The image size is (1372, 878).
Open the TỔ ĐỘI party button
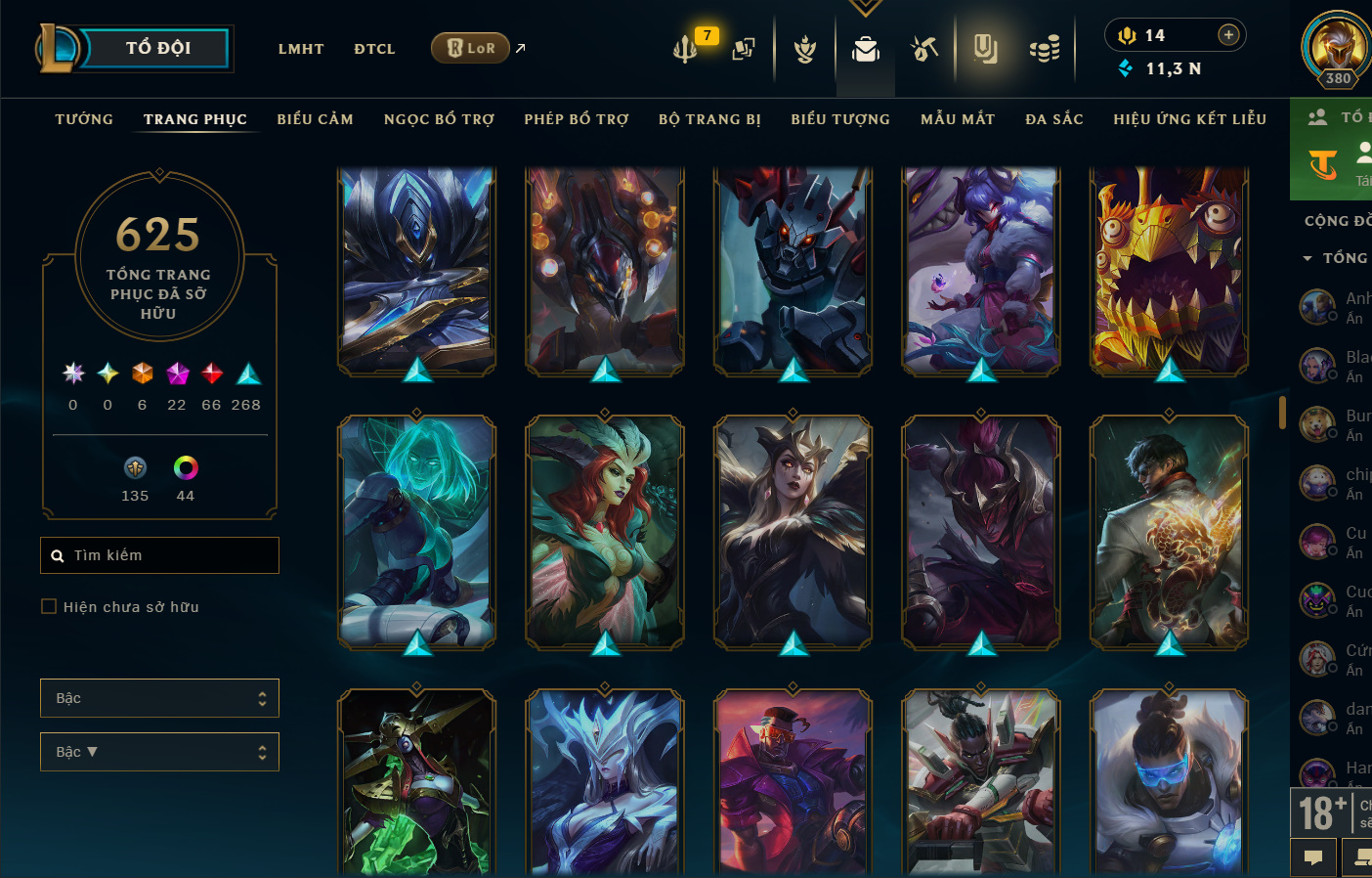coord(156,48)
